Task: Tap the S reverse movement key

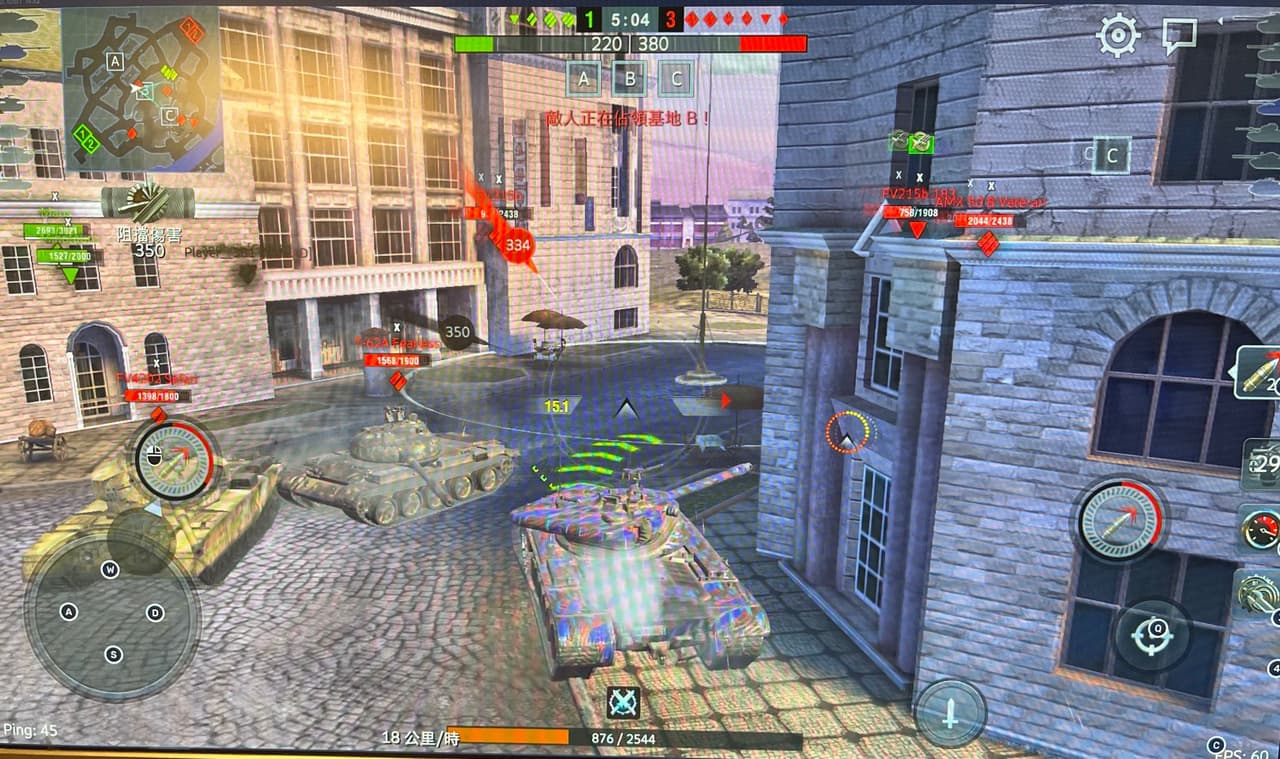Action: tap(113, 654)
